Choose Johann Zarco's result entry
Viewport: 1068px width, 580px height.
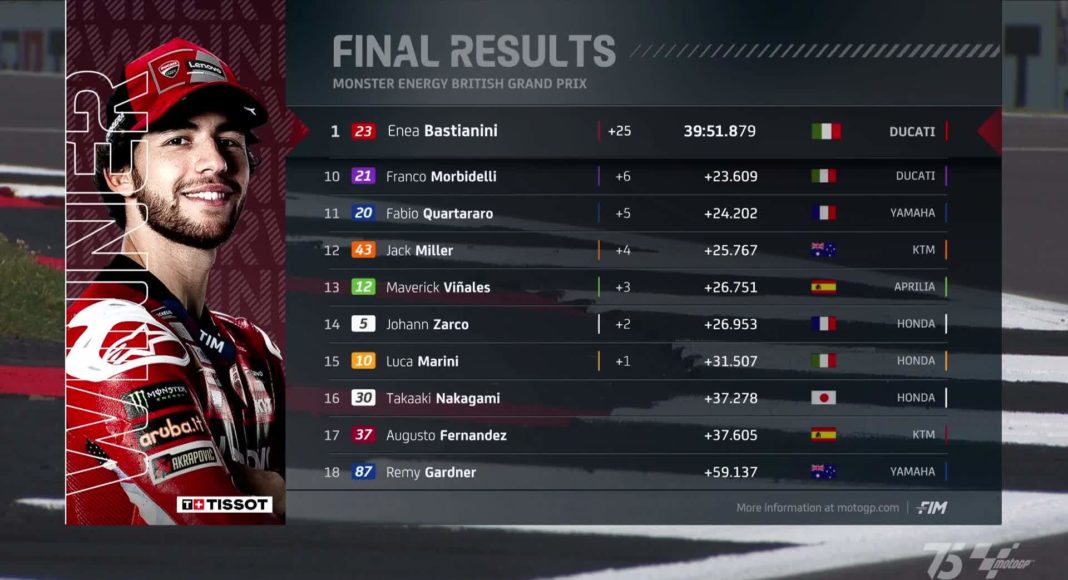640,324
